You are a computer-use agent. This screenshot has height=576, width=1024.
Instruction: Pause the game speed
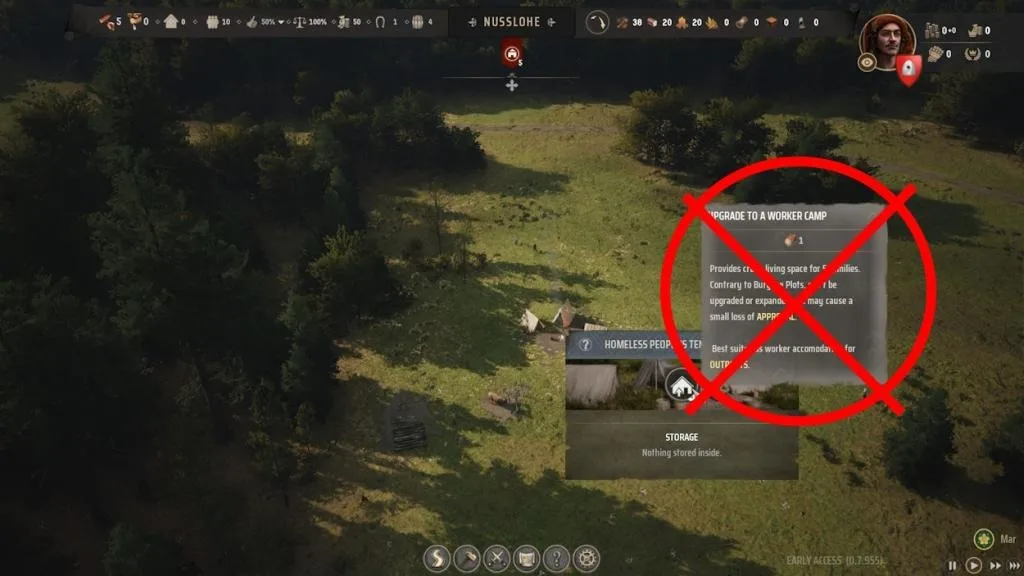[953, 565]
